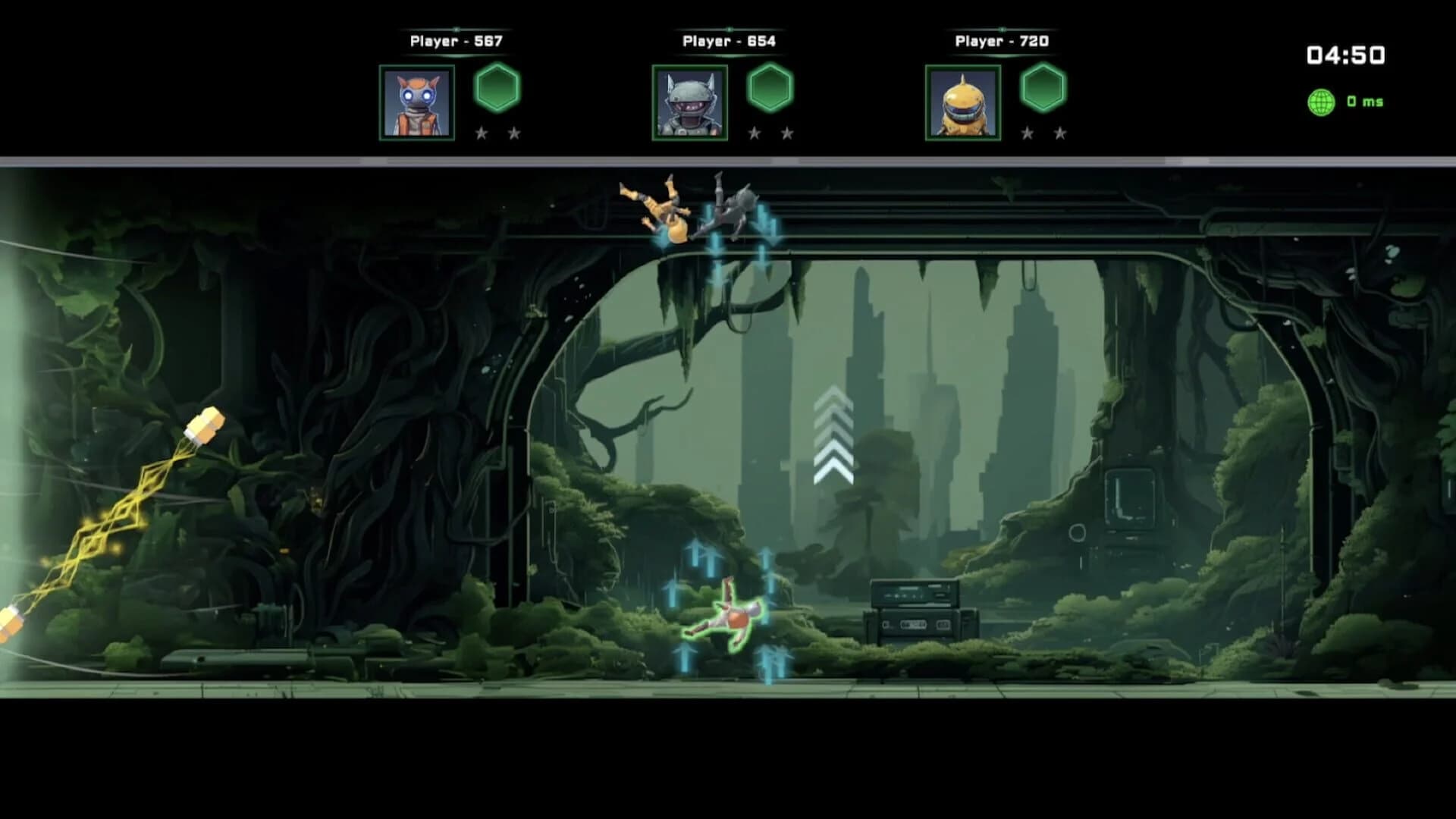The width and height of the screenshot is (1456, 819).
Task: Click Player - 654's avatar portrait
Action: [690, 105]
